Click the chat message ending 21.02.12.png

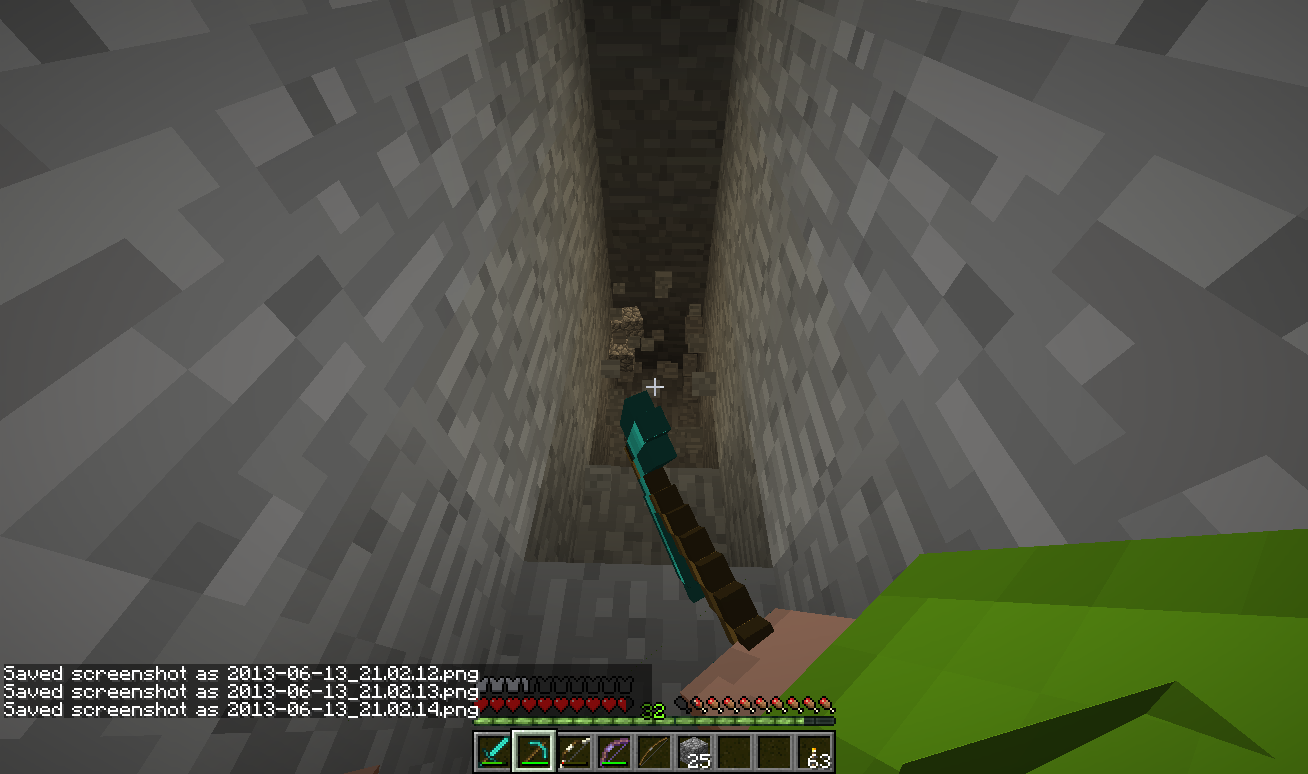tap(240, 674)
